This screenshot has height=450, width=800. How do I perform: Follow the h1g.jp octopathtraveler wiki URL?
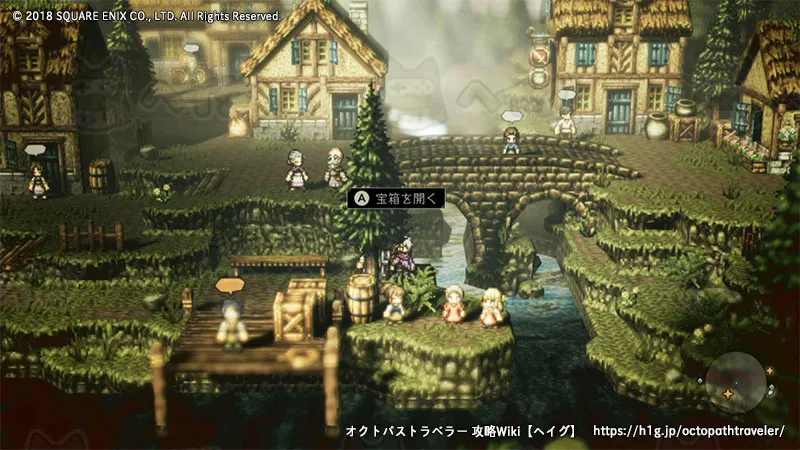coord(689,431)
